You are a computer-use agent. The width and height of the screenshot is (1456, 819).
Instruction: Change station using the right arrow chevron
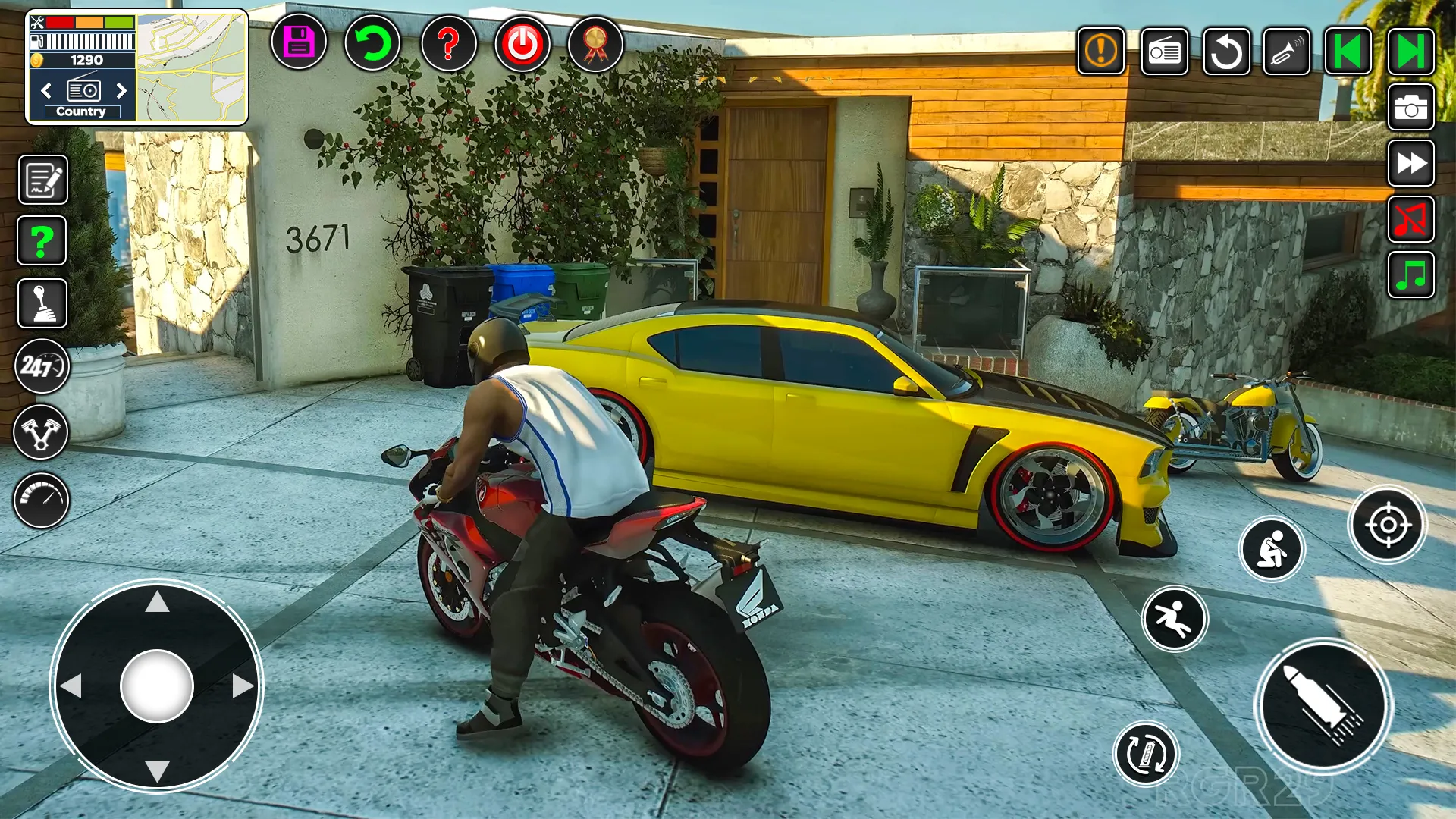(123, 91)
